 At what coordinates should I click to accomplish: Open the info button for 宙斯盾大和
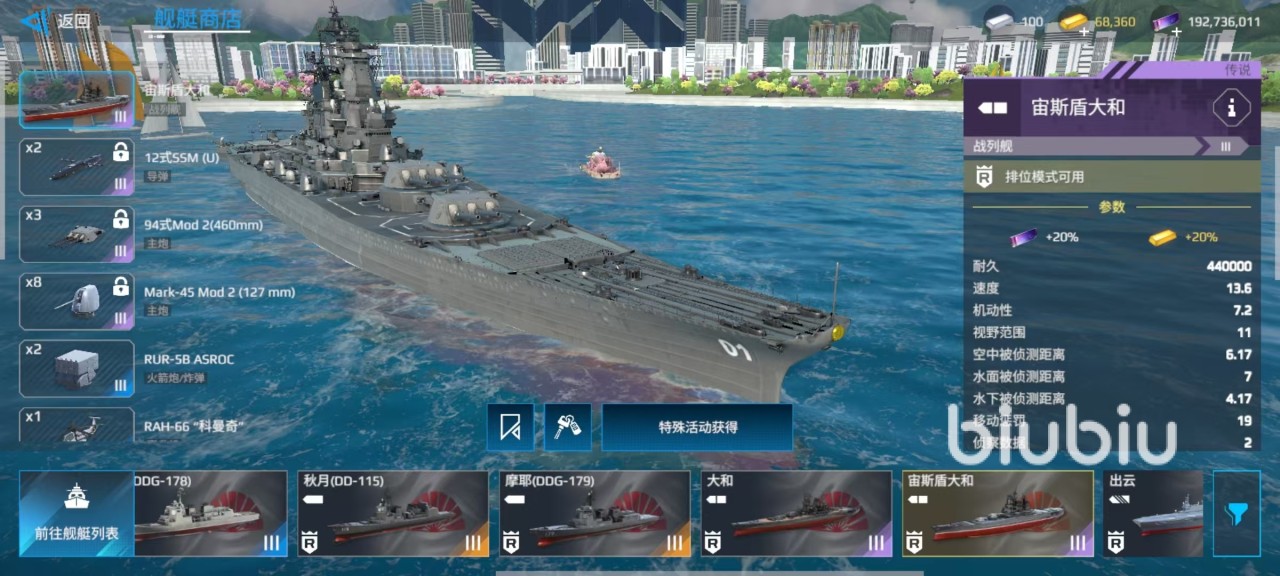click(x=1230, y=108)
